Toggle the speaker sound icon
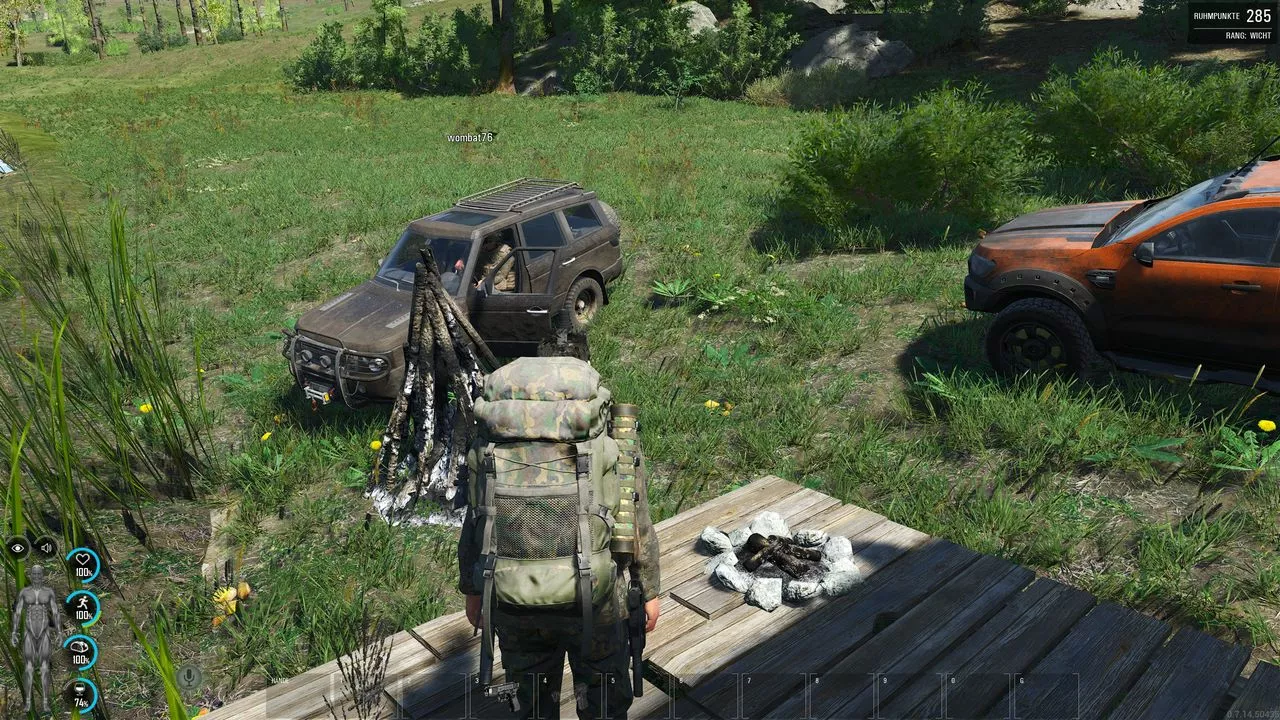The width and height of the screenshot is (1280, 720). pyautogui.click(x=46, y=547)
